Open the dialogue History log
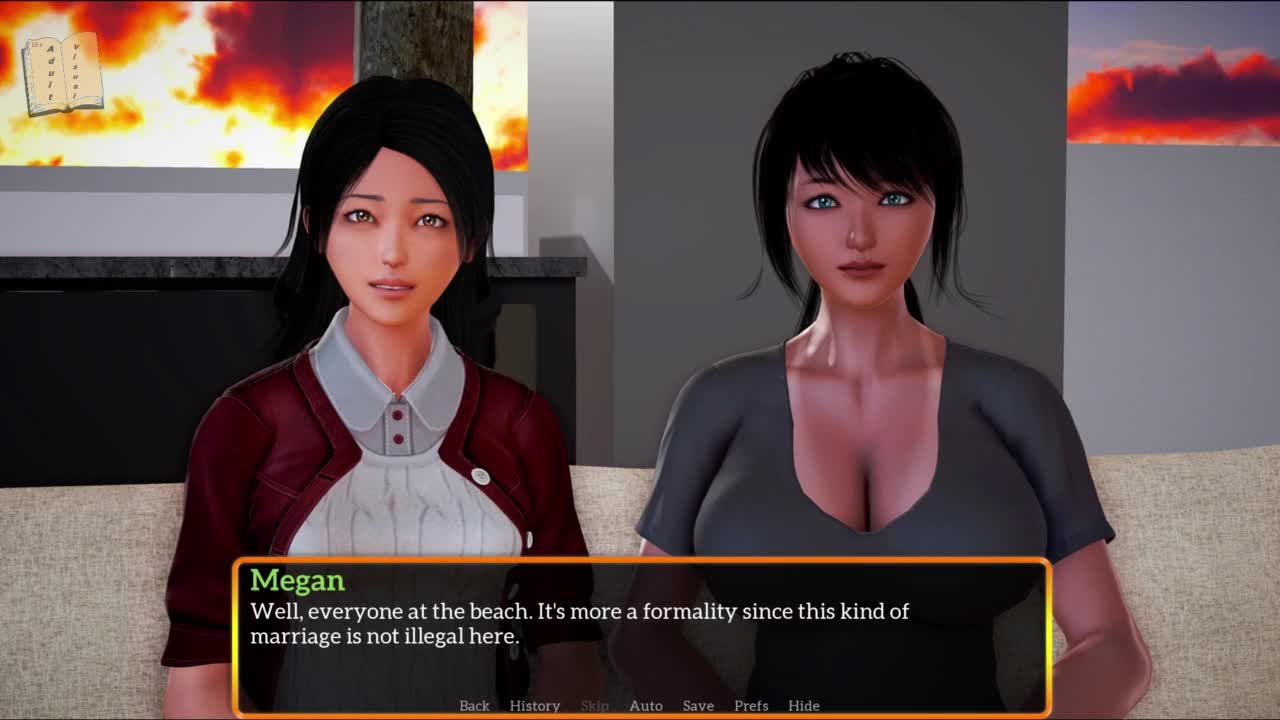1280x720 pixels. 534,705
